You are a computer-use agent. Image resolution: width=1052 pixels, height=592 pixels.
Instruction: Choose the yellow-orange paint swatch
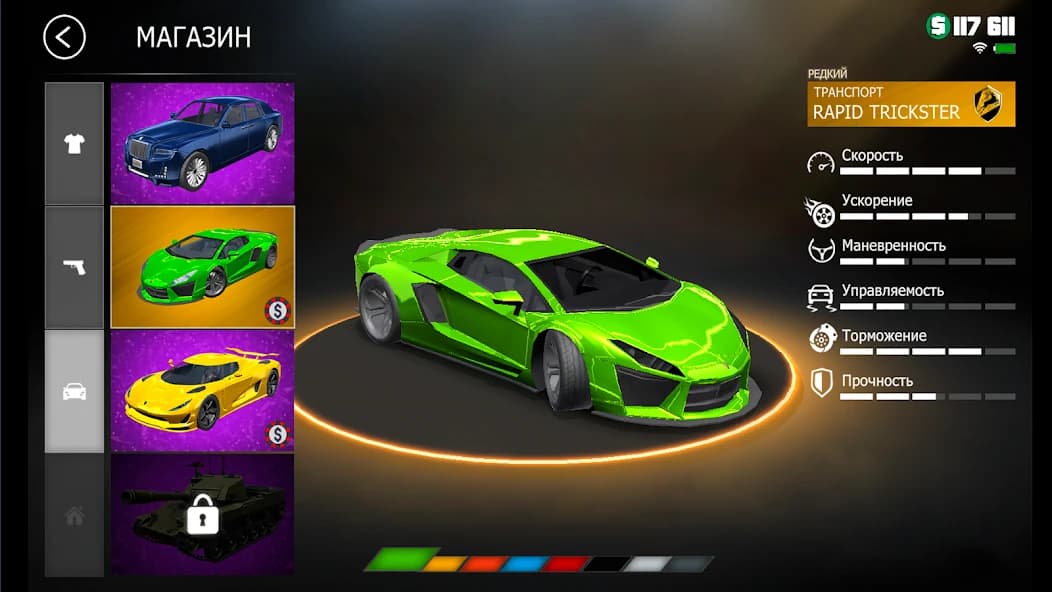(x=443, y=564)
